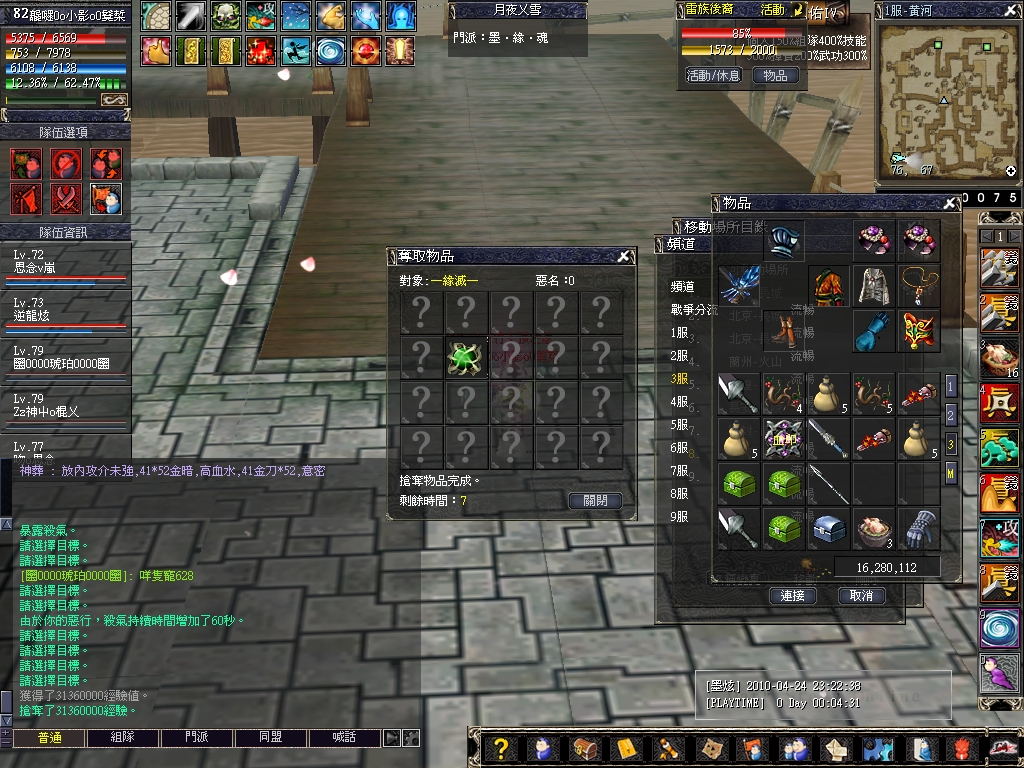Open the yellow question mark help icon

point(501,748)
